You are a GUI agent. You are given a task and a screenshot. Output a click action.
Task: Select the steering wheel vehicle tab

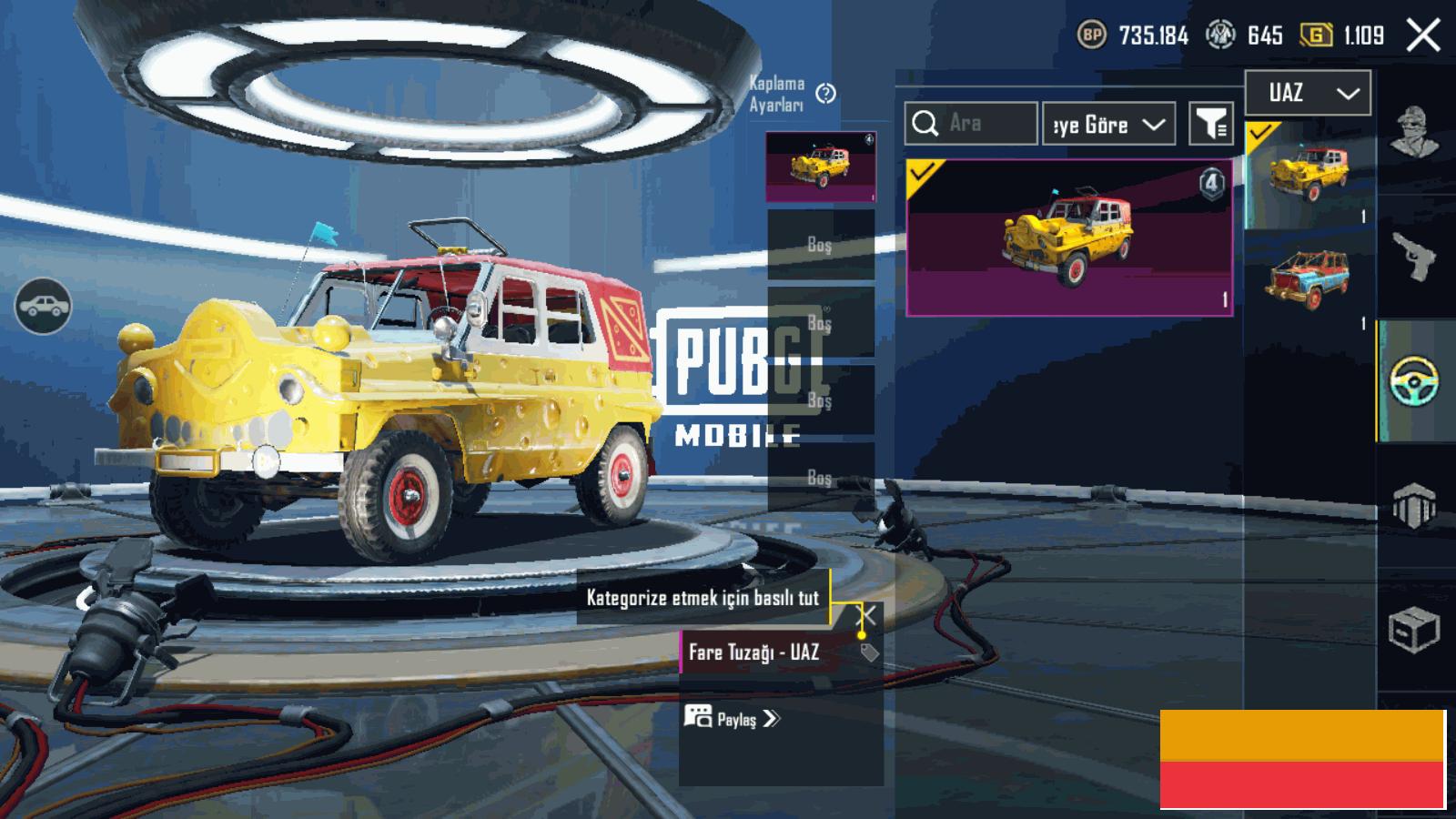coord(1413,381)
